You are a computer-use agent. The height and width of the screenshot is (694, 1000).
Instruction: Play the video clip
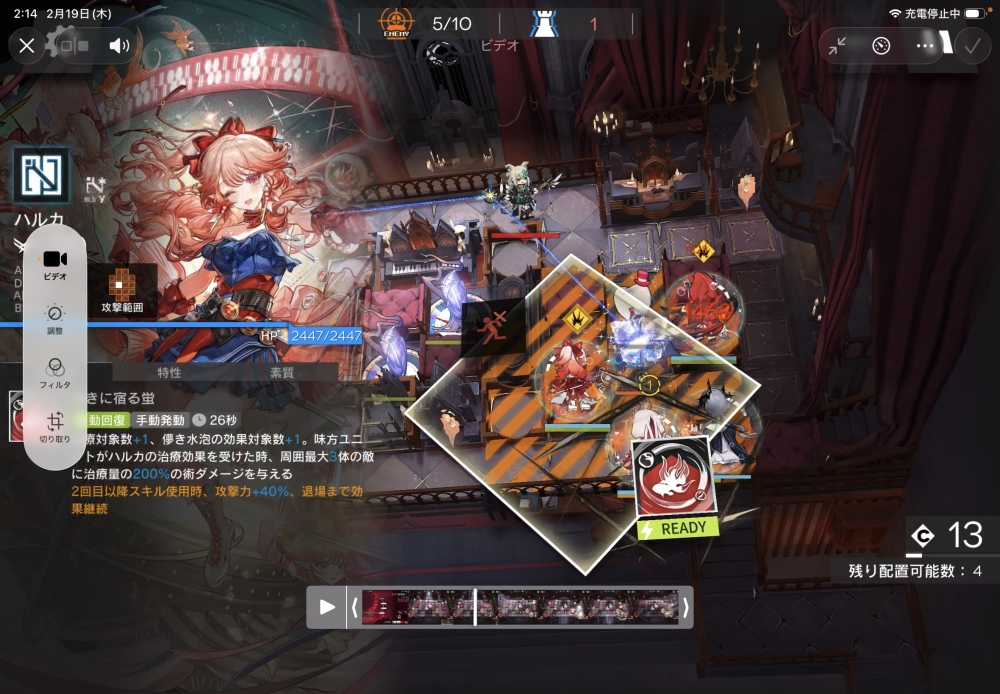(327, 607)
